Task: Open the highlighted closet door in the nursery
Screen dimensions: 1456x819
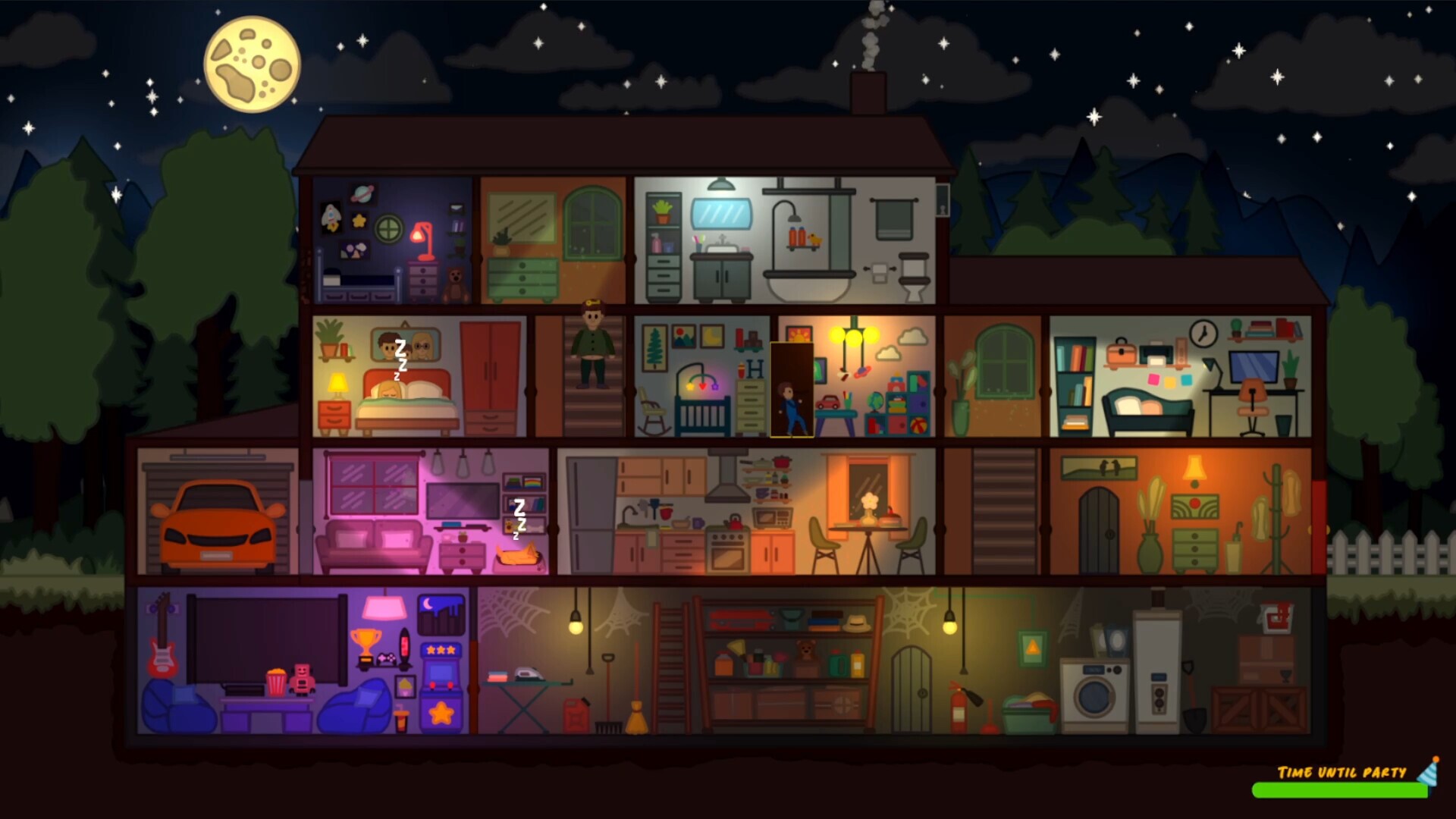Action: tap(790, 389)
